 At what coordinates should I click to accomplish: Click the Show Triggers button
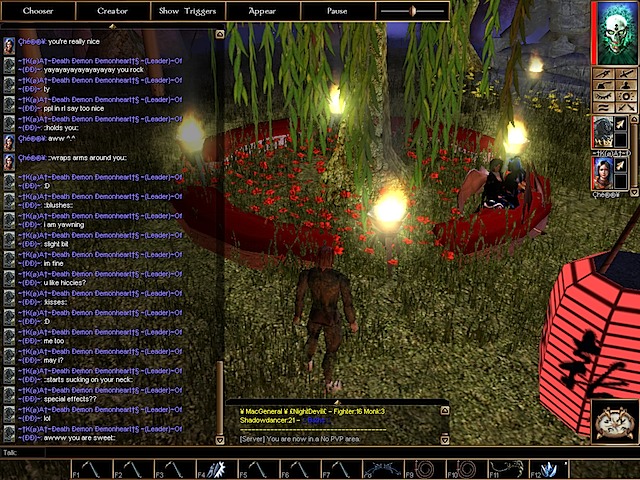click(187, 11)
